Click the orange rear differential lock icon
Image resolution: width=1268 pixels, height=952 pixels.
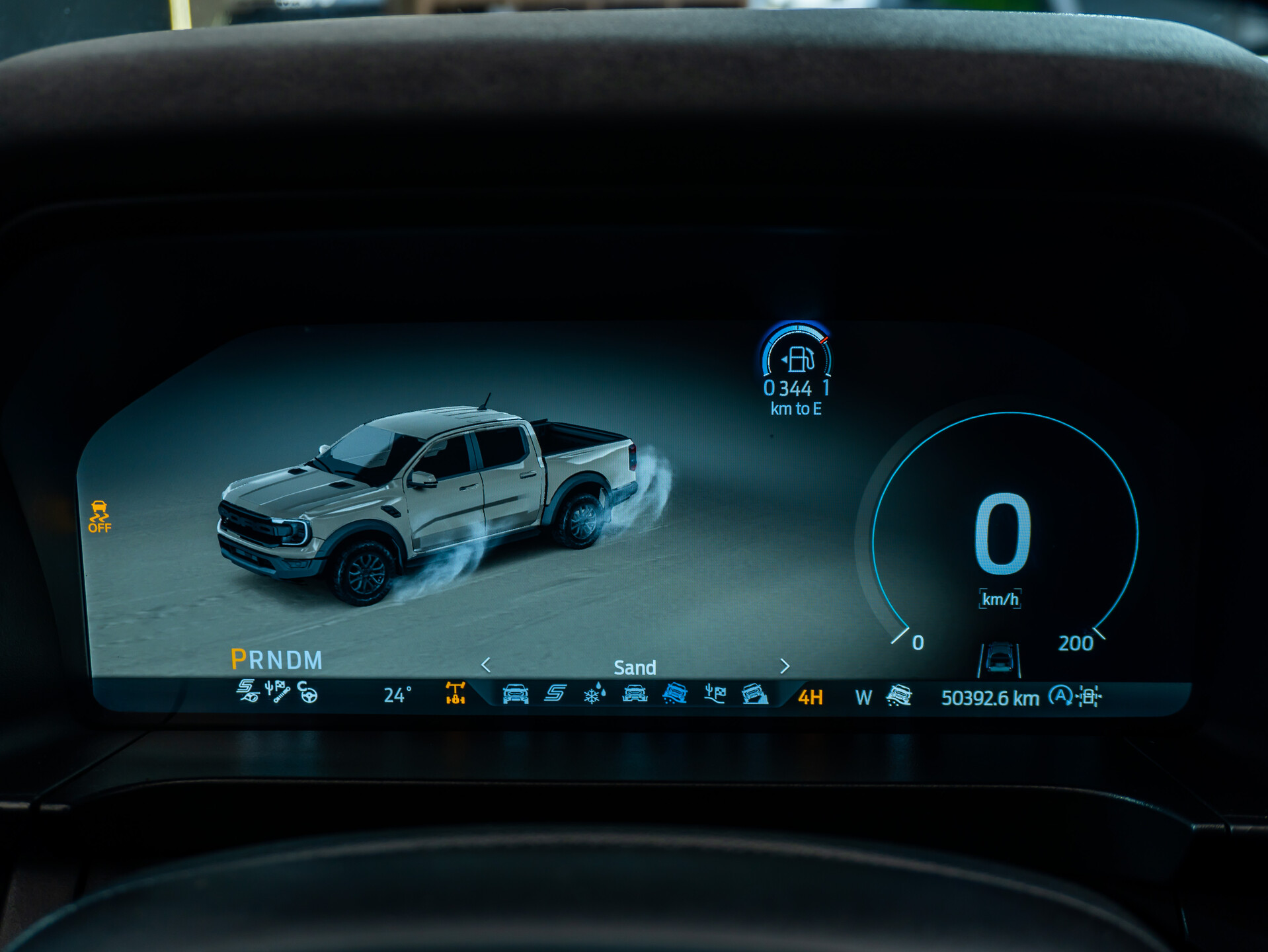(x=456, y=693)
